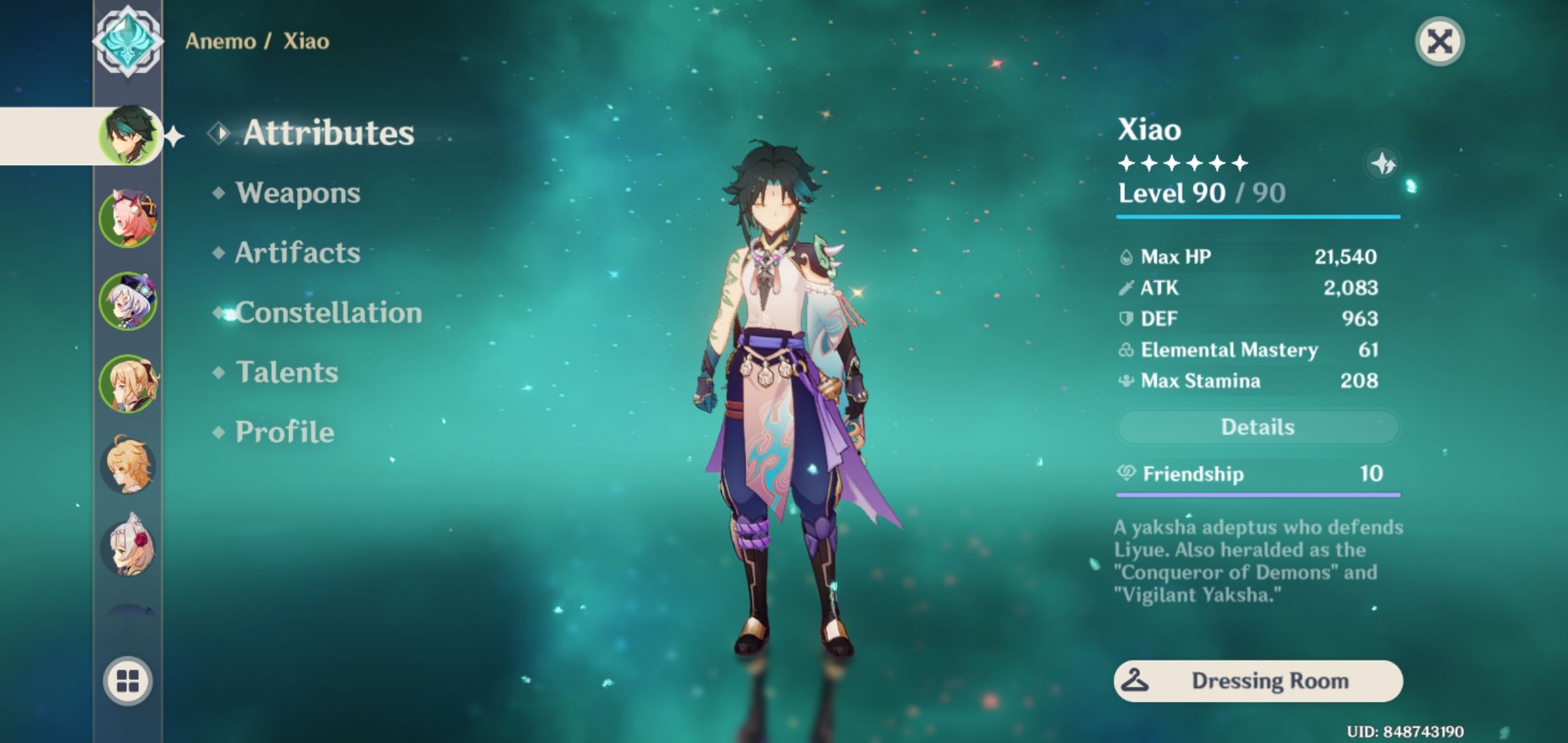Close the character screen

pos(1439,41)
